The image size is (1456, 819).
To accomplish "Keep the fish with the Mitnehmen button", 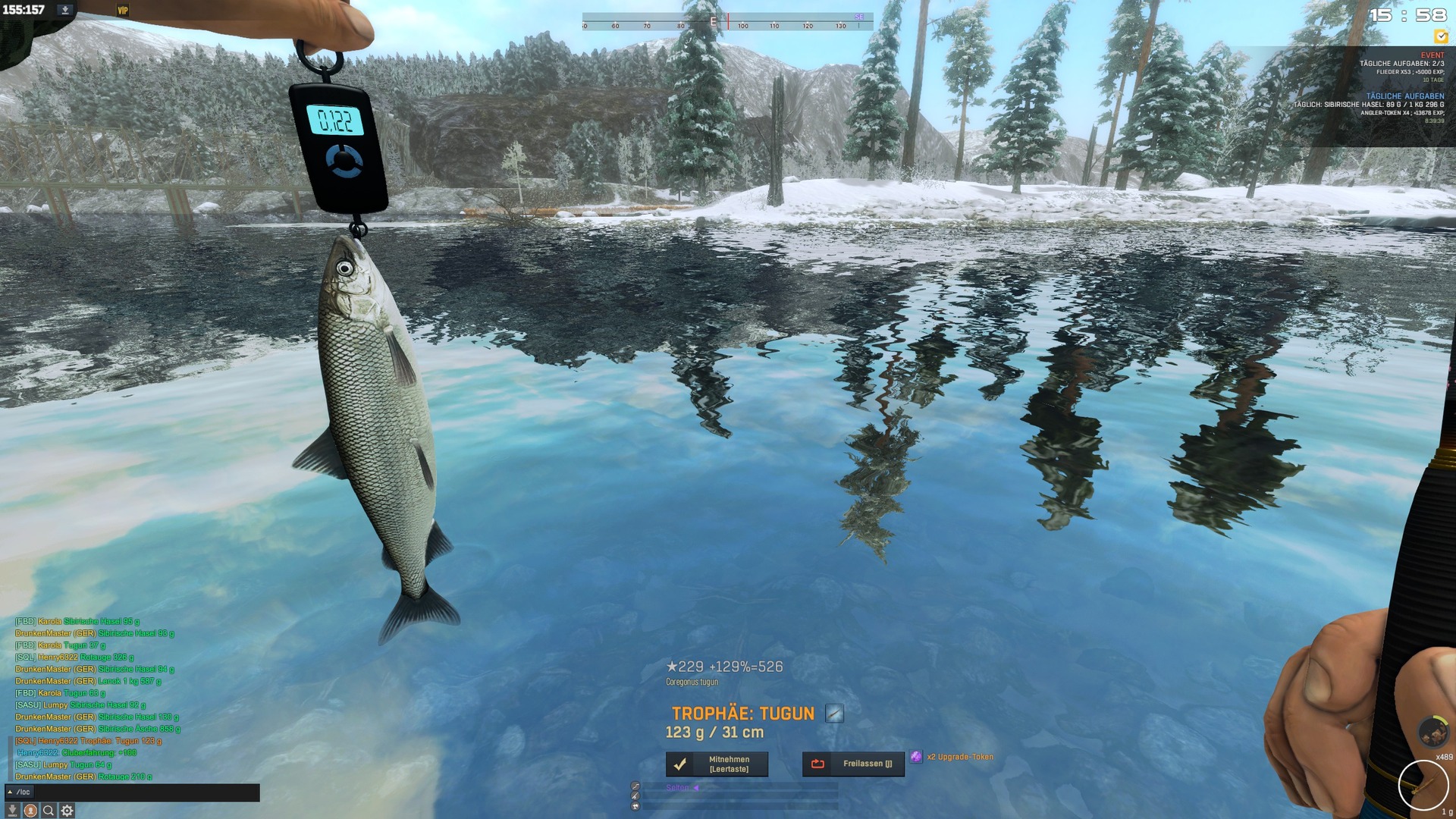I will pyautogui.click(x=717, y=764).
